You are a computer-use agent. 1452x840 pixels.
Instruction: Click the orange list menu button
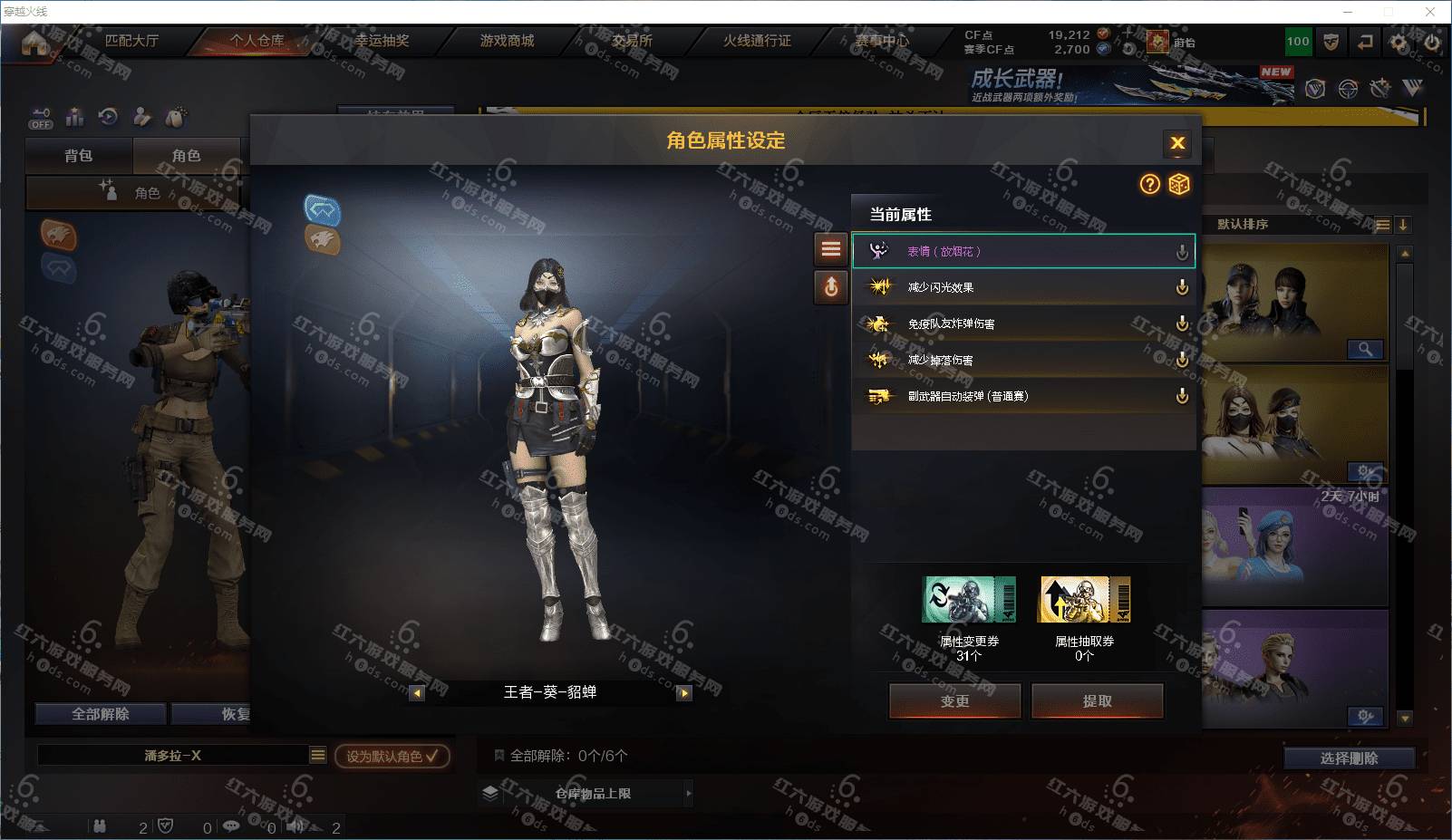point(830,249)
